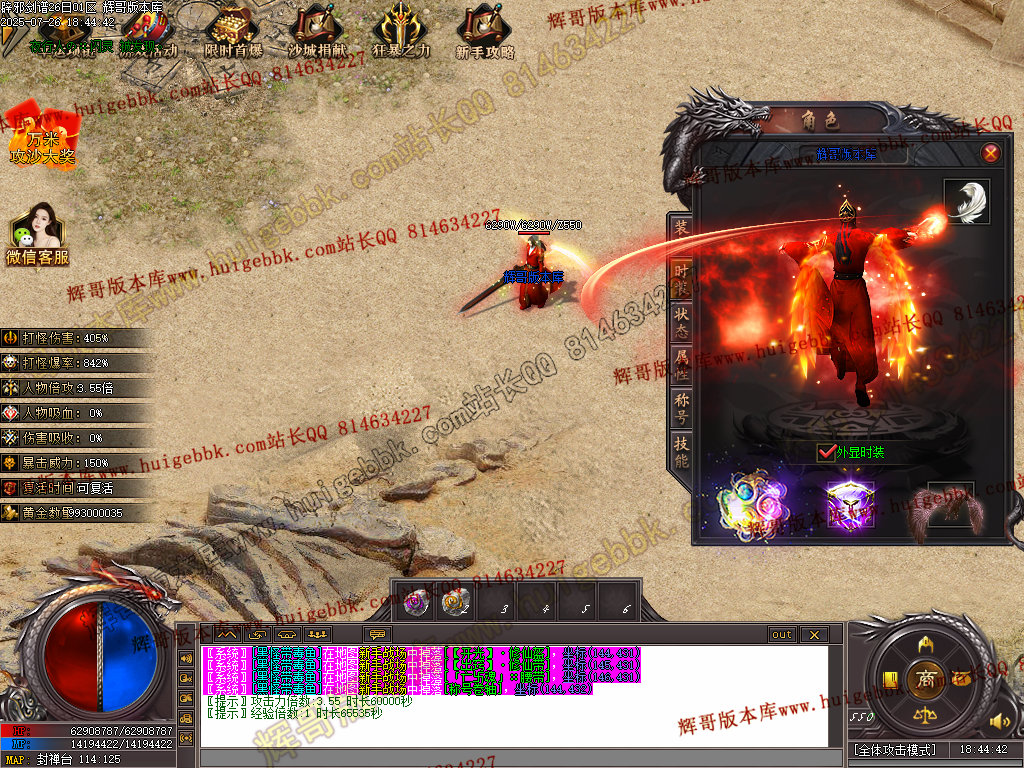Image resolution: width=1024 pixels, height=768 pixels.
Task: Select the purple cube item slot
Action: (x=850, y=505)
